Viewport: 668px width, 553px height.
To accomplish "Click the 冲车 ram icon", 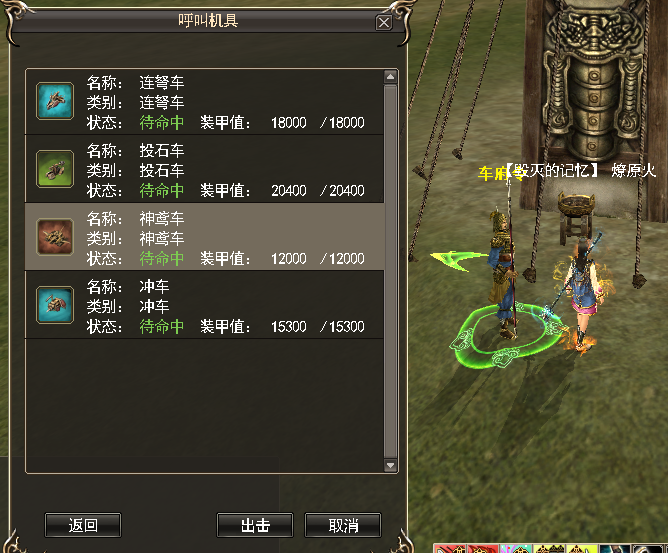I will click(x=55, y=305).
